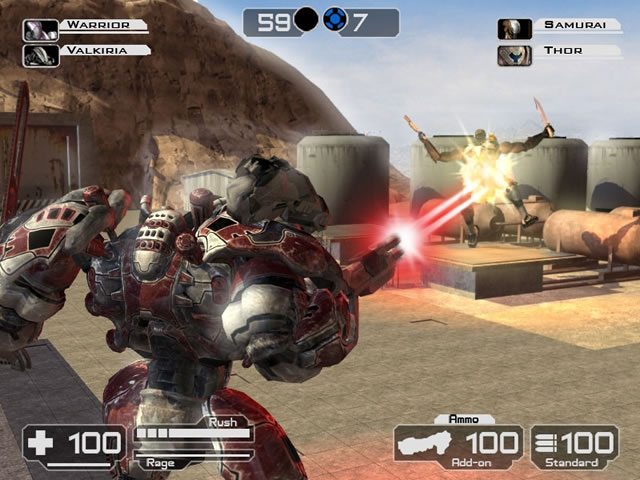Click the blue team emblem
This screenshot has height=480, width=640.
tap(336, 22)
